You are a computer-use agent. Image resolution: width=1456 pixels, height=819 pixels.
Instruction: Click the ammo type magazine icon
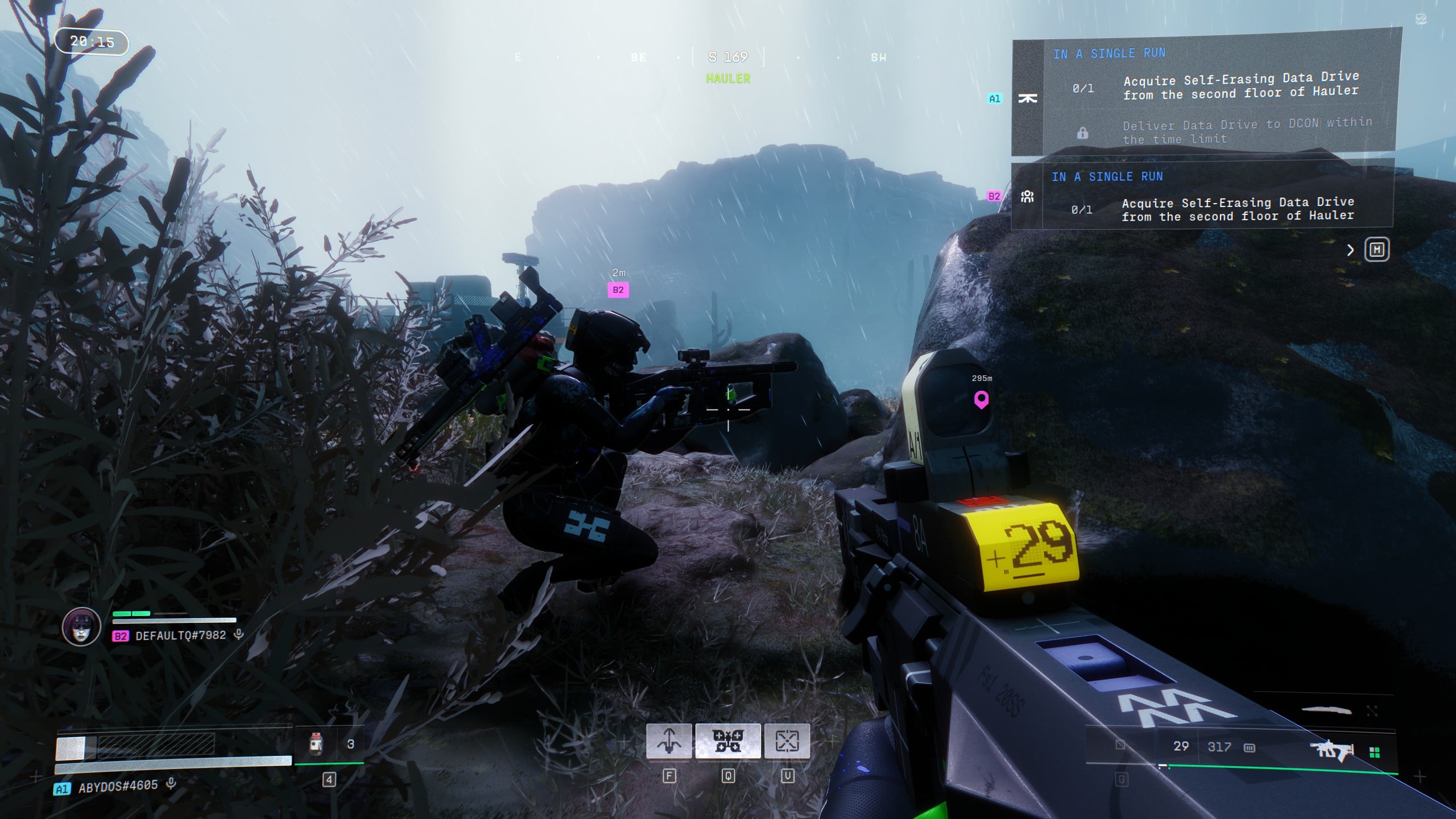pyautogui.click(x=1250, y=747)
